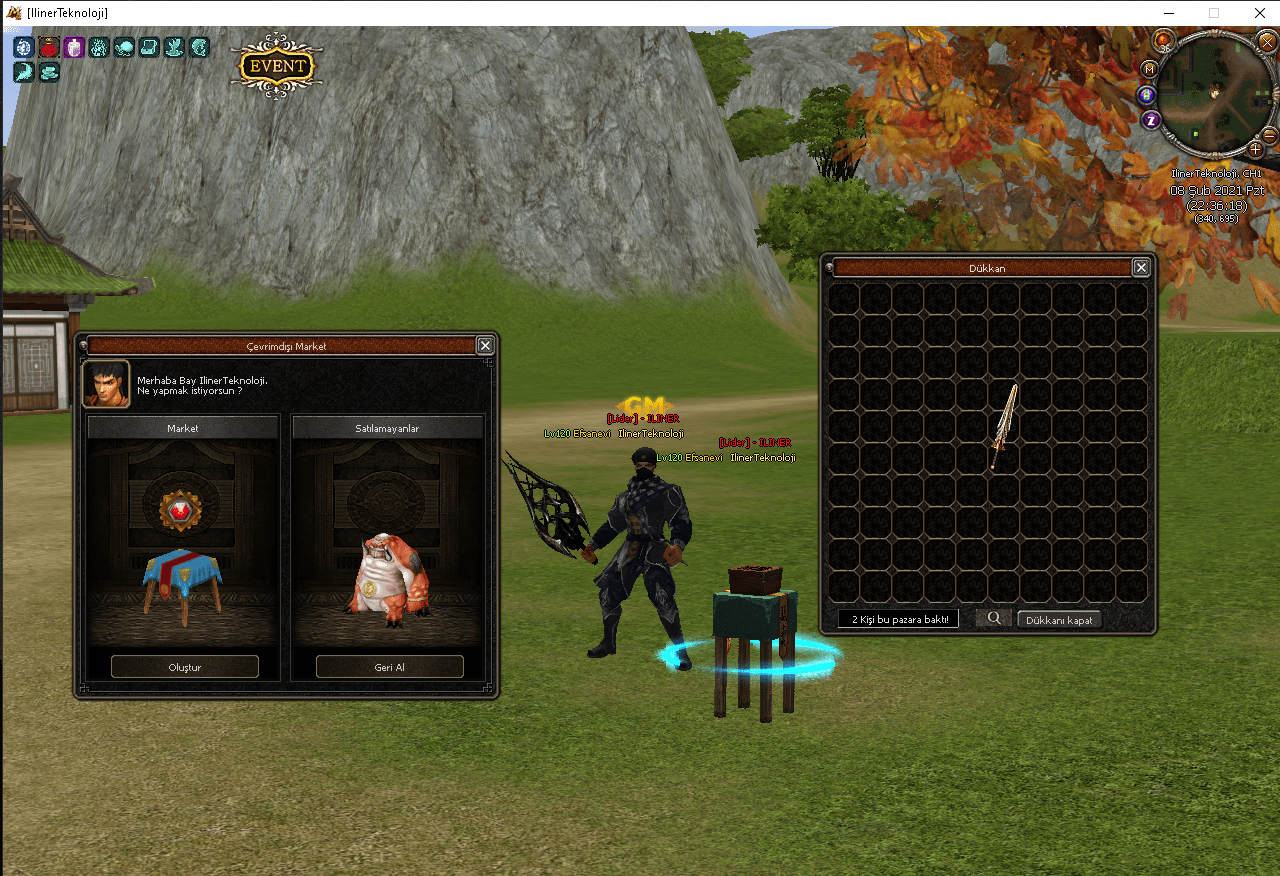Image resolution: width=1280 pixels, height=876 pixels.
Task: Click the character portrait in market window
Action: click(106, 384)
